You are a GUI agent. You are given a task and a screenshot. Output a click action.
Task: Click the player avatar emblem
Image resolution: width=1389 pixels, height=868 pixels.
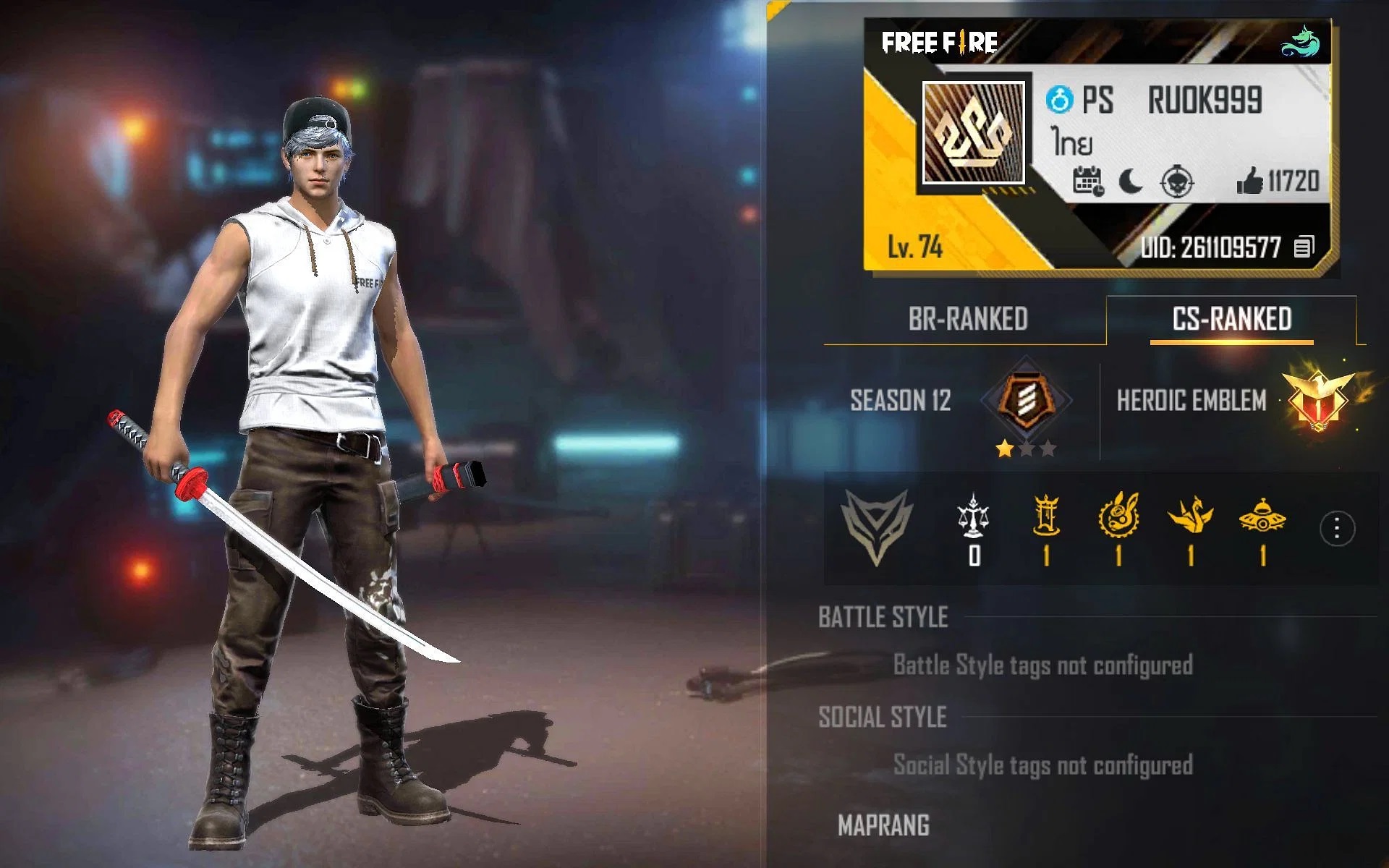tap(974, 132)
